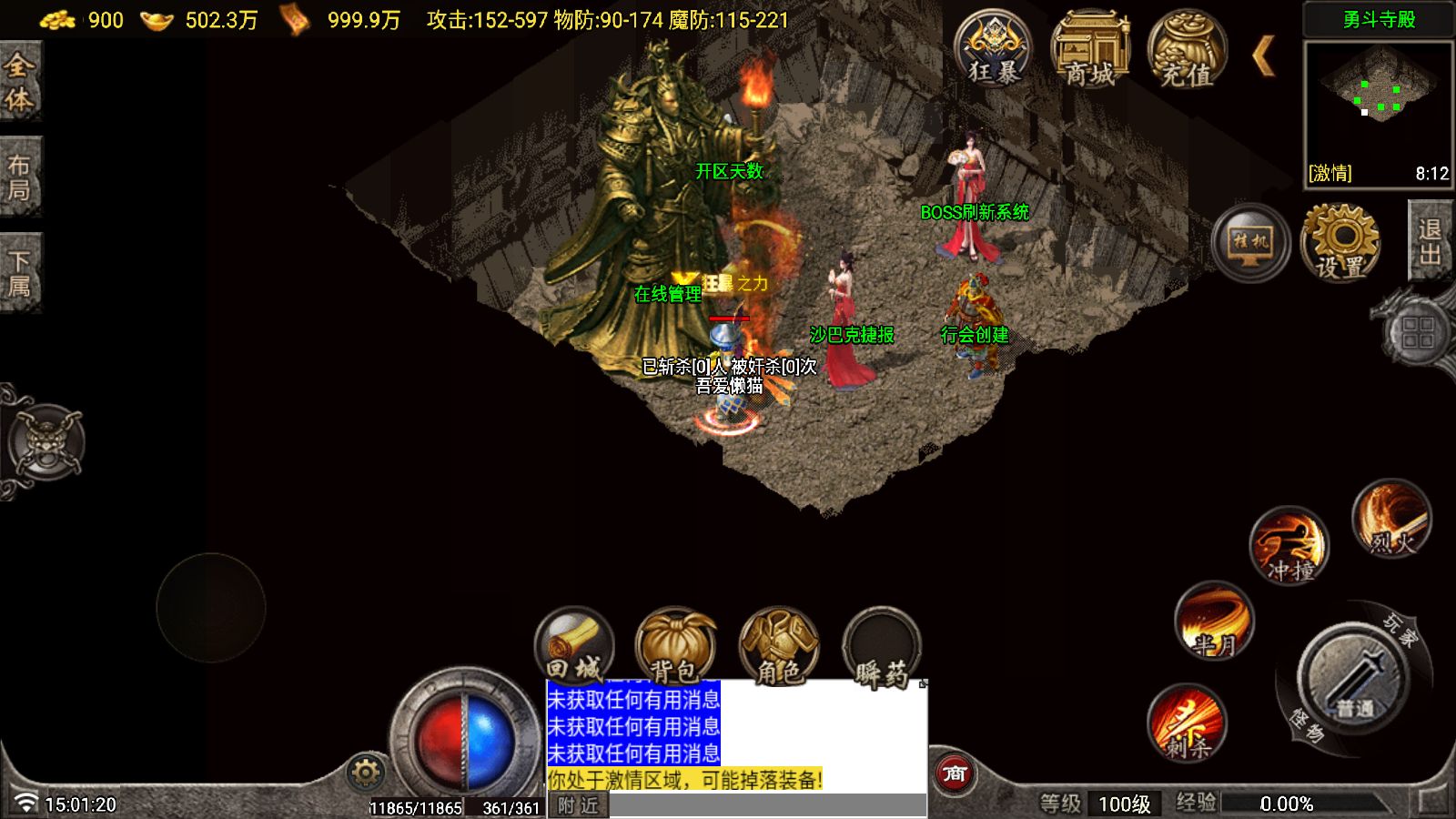
Task: Open the 设置 settings gear
Action: tap(1340, 242)
